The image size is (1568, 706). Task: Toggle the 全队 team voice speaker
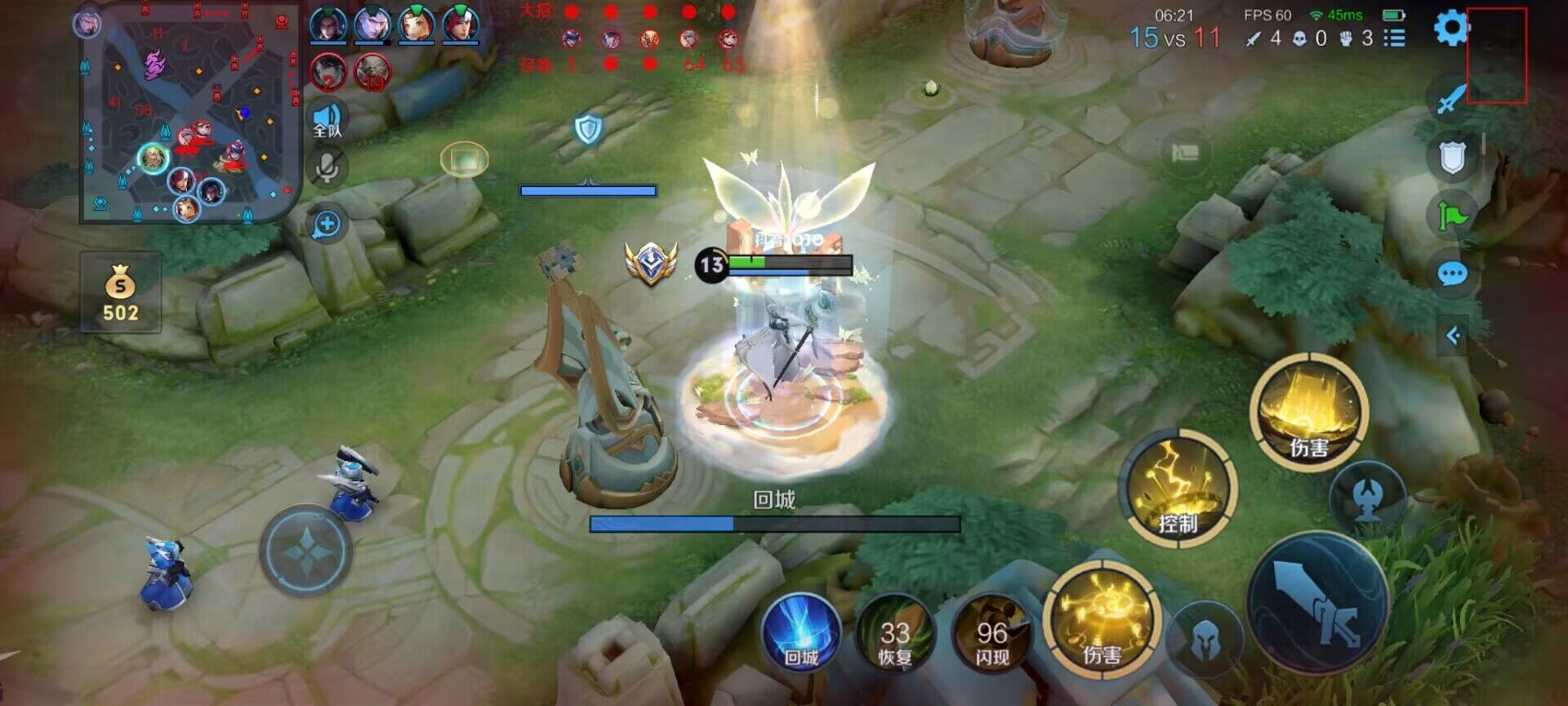[x=327, y=119]
